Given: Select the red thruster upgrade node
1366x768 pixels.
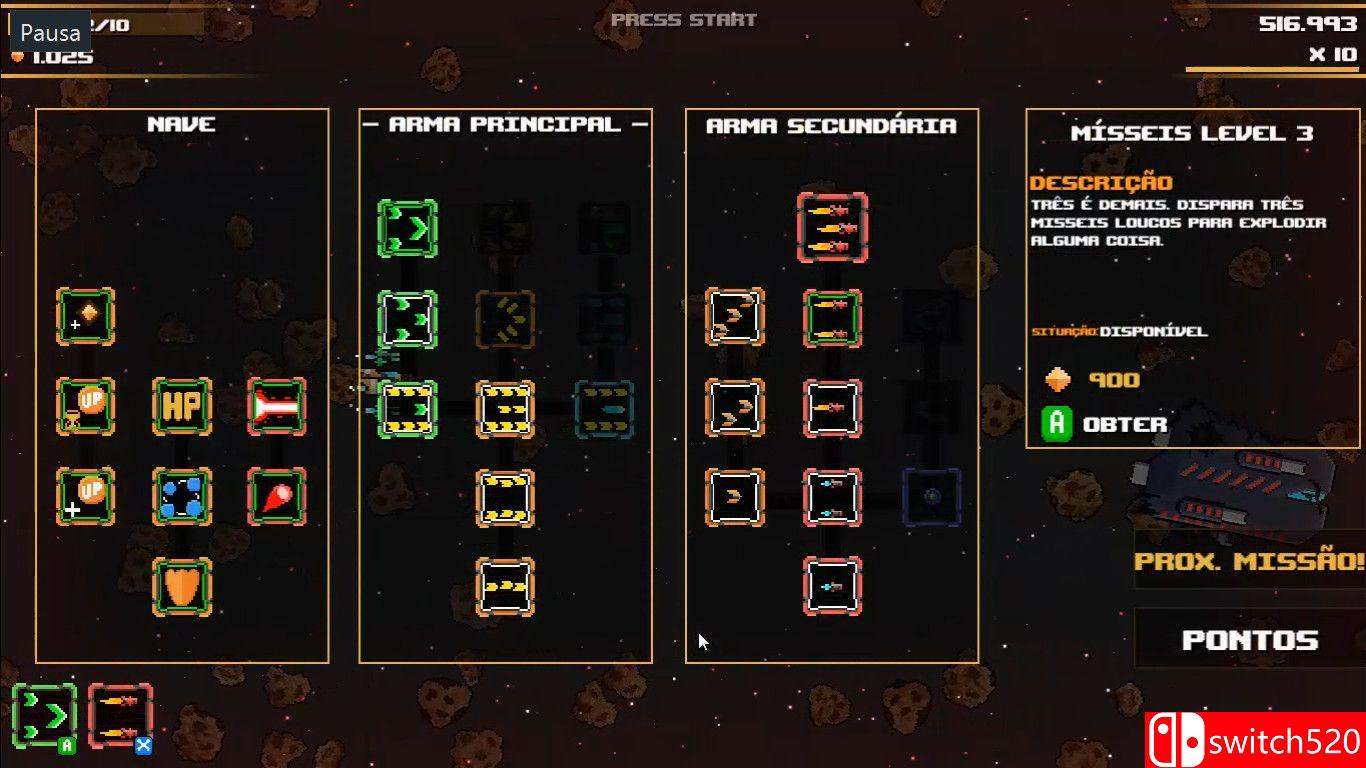Looking at the screenshot, I should click(276, 408).
